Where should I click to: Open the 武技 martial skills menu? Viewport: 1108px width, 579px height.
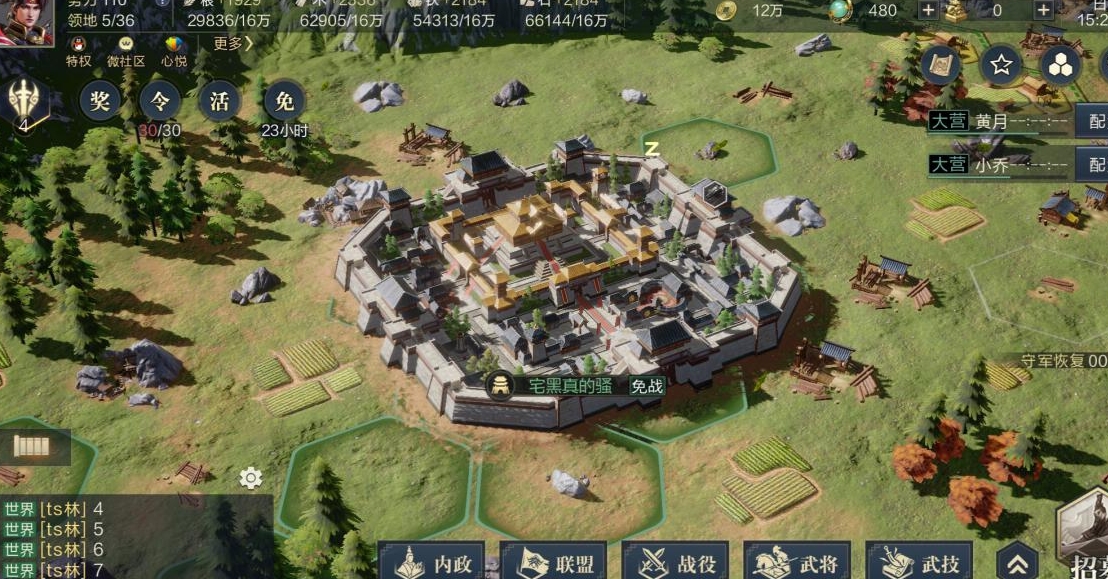[x=918, y=563]
